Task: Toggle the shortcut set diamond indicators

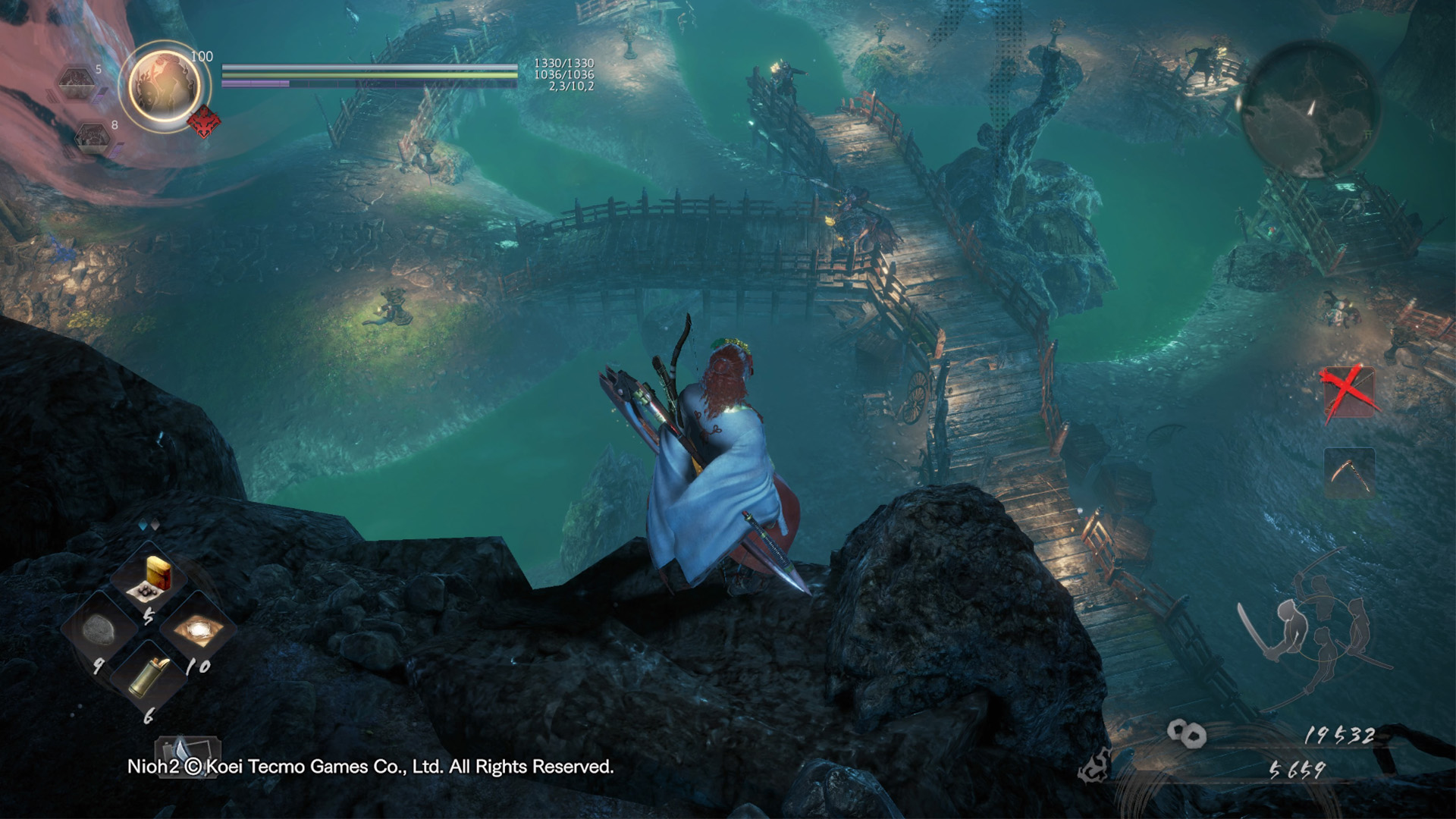Action: point(149,525)
